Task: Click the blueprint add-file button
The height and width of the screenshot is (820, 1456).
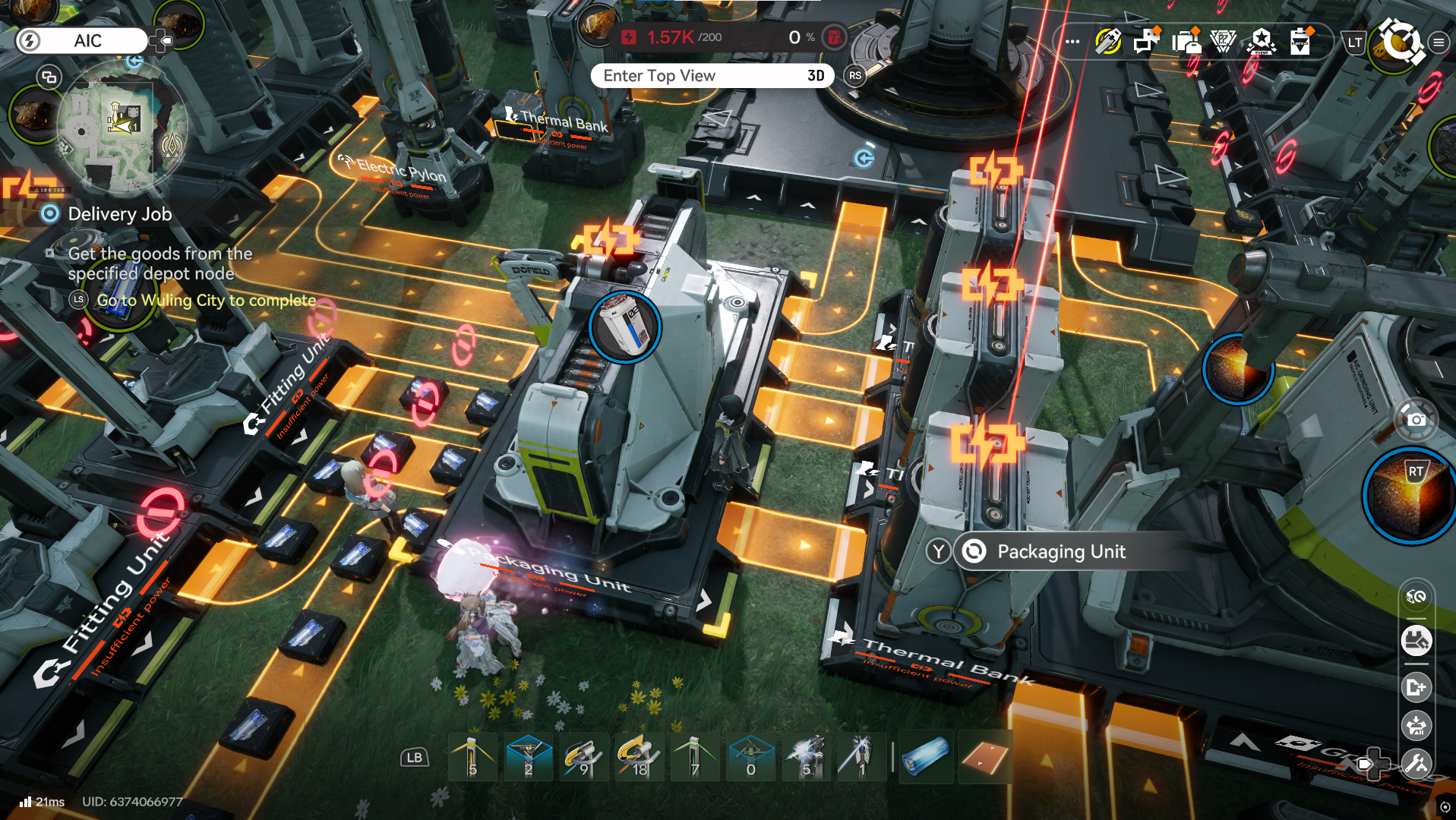Action: click(1417, 688)
